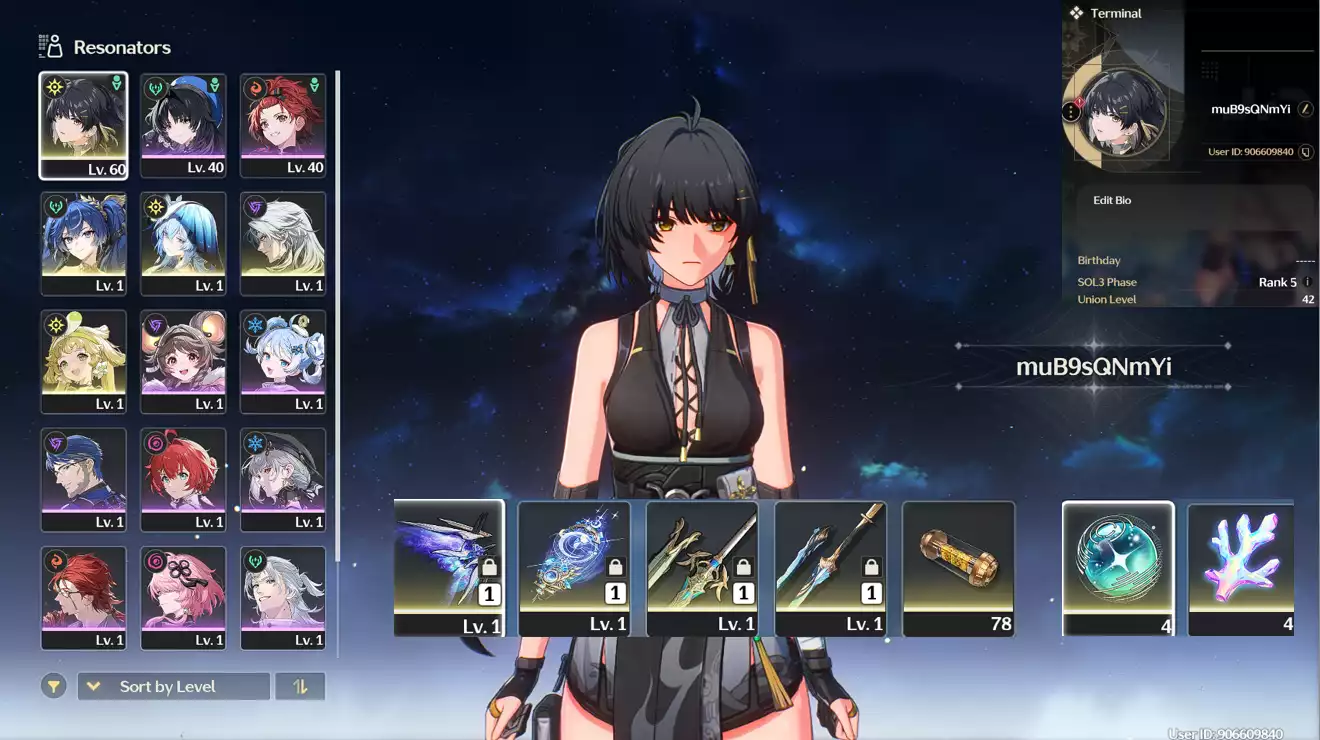The height and width of the screenshot is (740, 1320).
Task: Select the red-haired Lv. 40 resonator
Action: pyautogui.click(x=283, y=125)
